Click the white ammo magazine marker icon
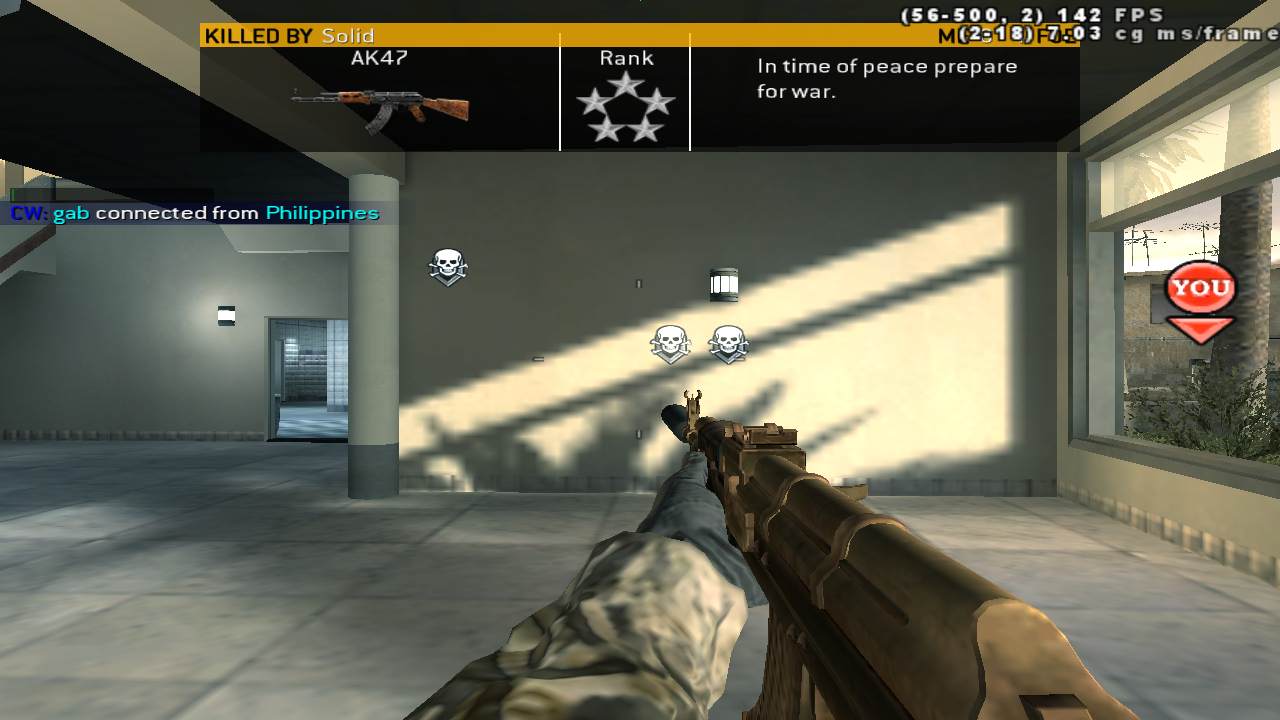The width and height of the screenshot is (1280, 720). (x=724, y=285)
